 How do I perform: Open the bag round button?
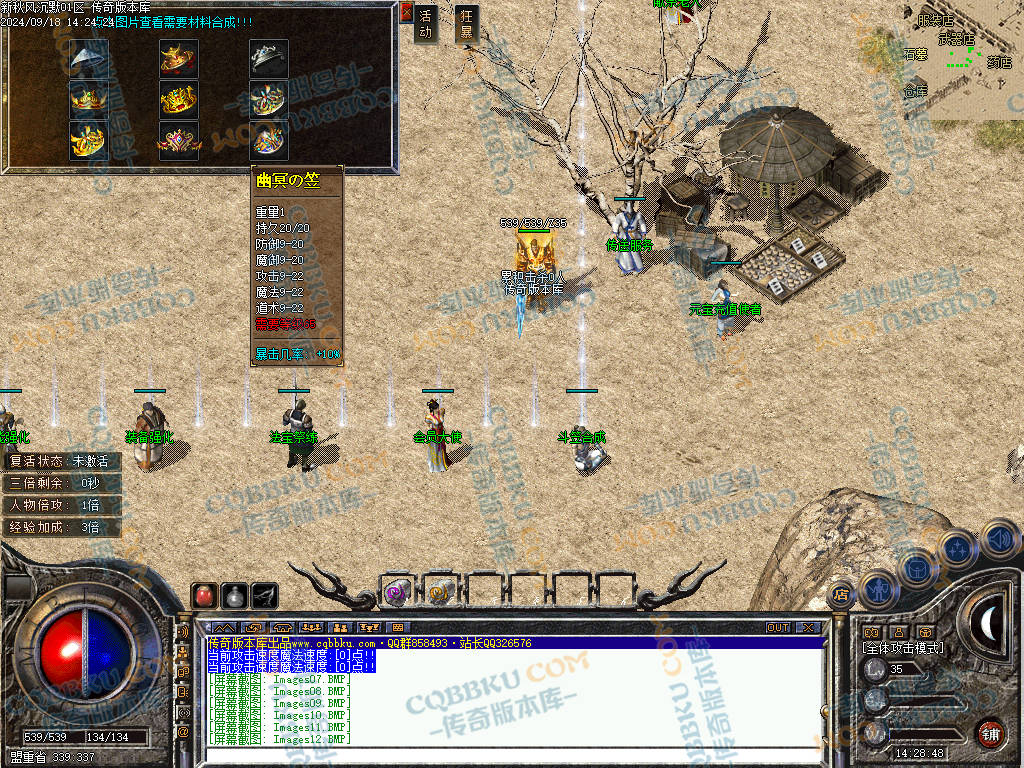tap(917, 569)
